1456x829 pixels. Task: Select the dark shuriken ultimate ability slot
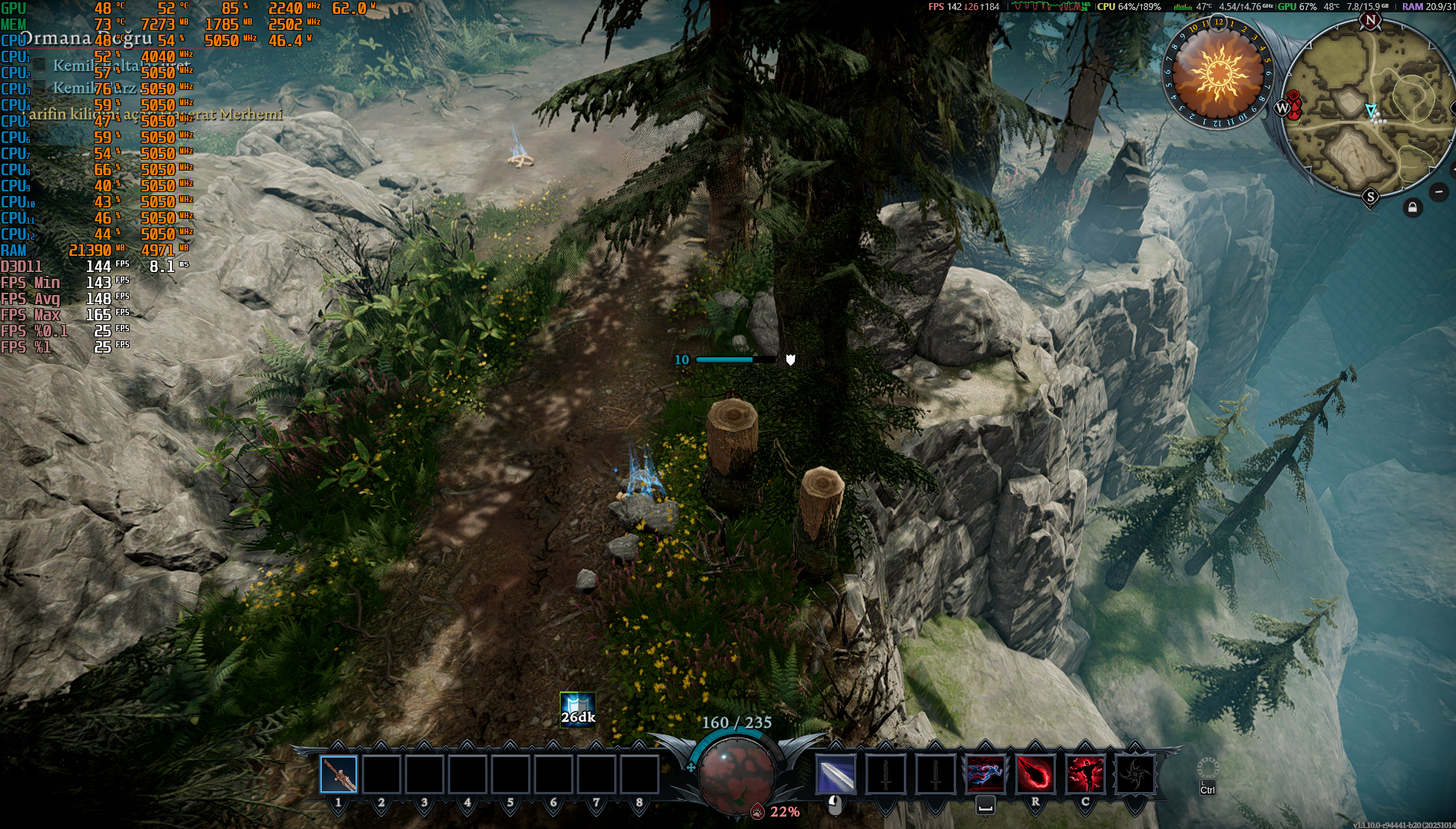(1134, 774)
